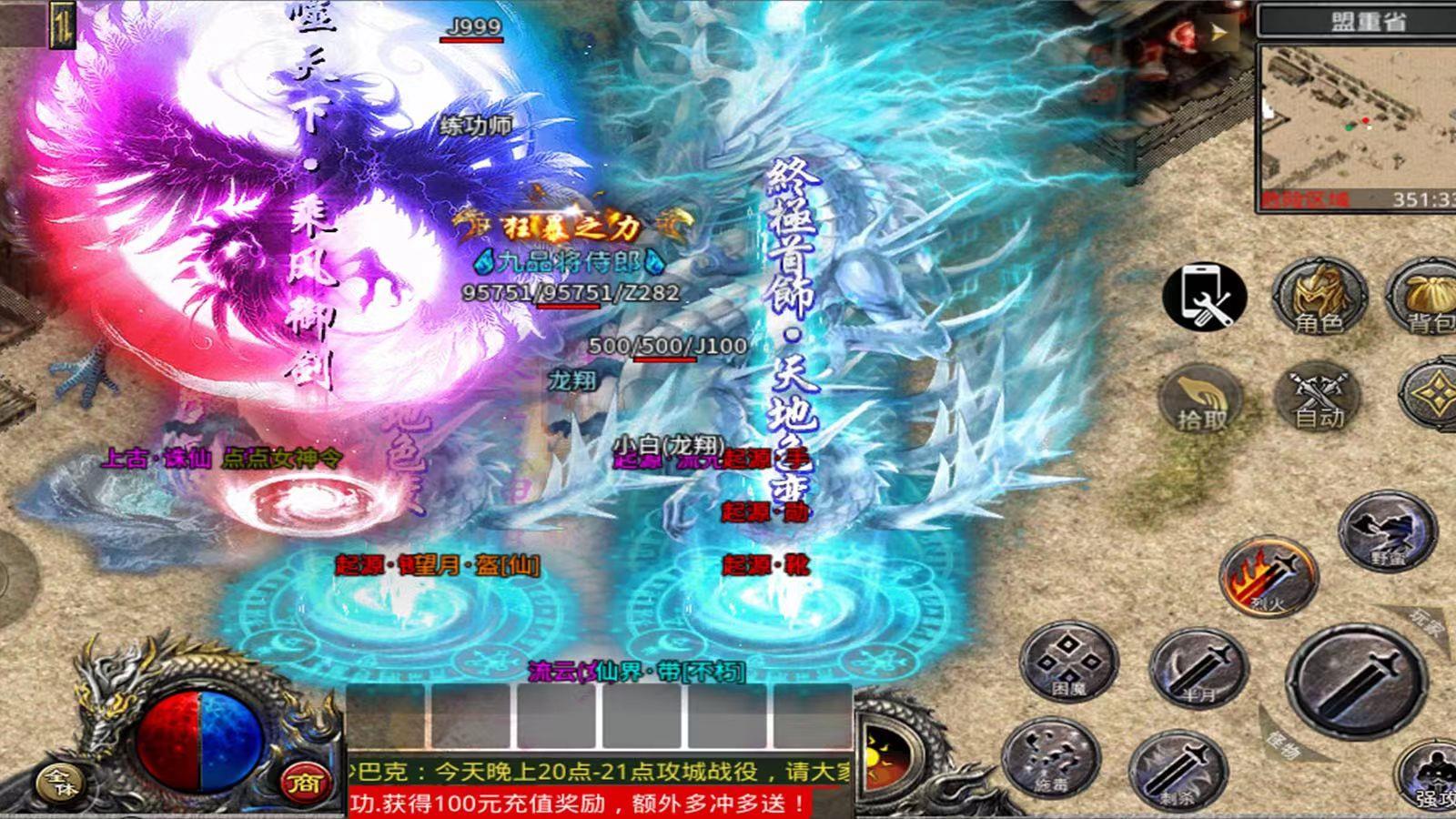
Task: Open the 角色 character sheet
Action: [x=1319, y=296]
